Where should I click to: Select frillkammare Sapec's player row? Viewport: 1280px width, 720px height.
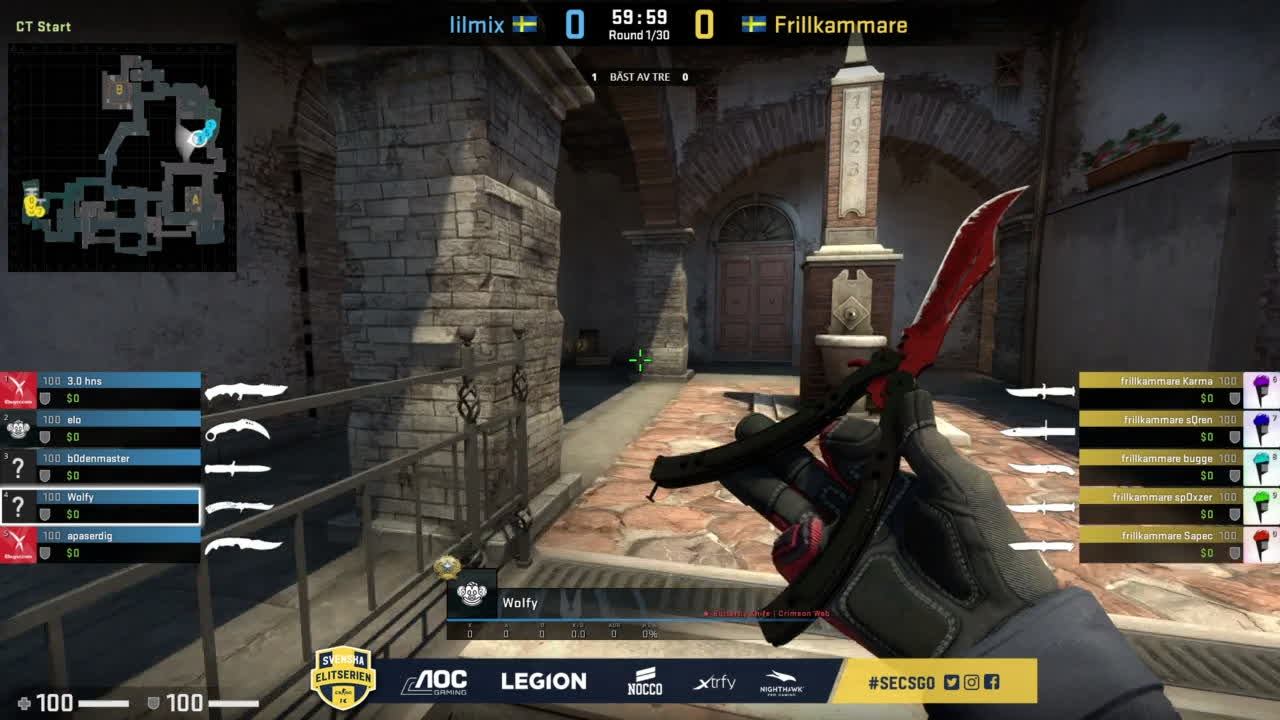1160,544
